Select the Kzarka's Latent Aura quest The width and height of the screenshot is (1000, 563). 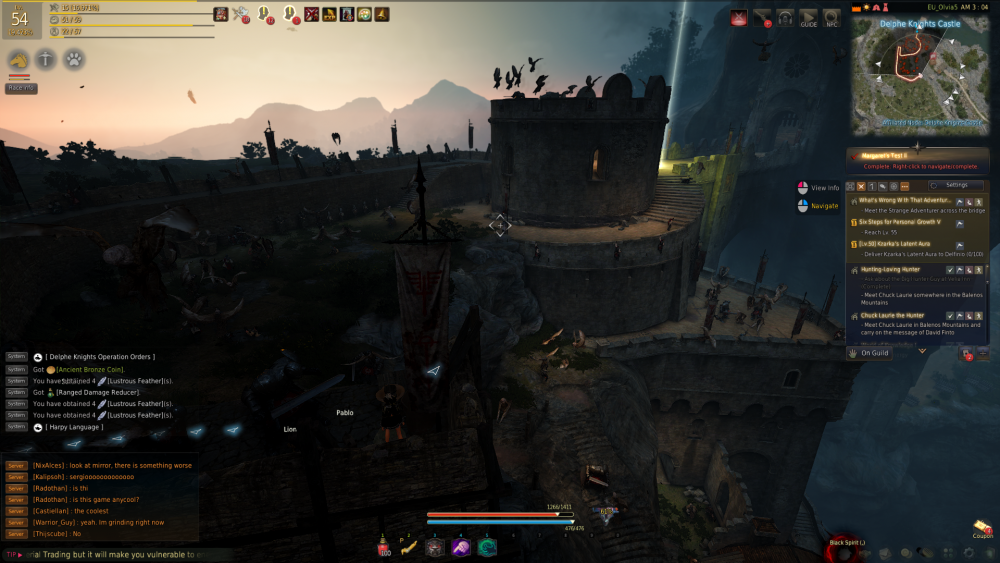pos(896,243)
